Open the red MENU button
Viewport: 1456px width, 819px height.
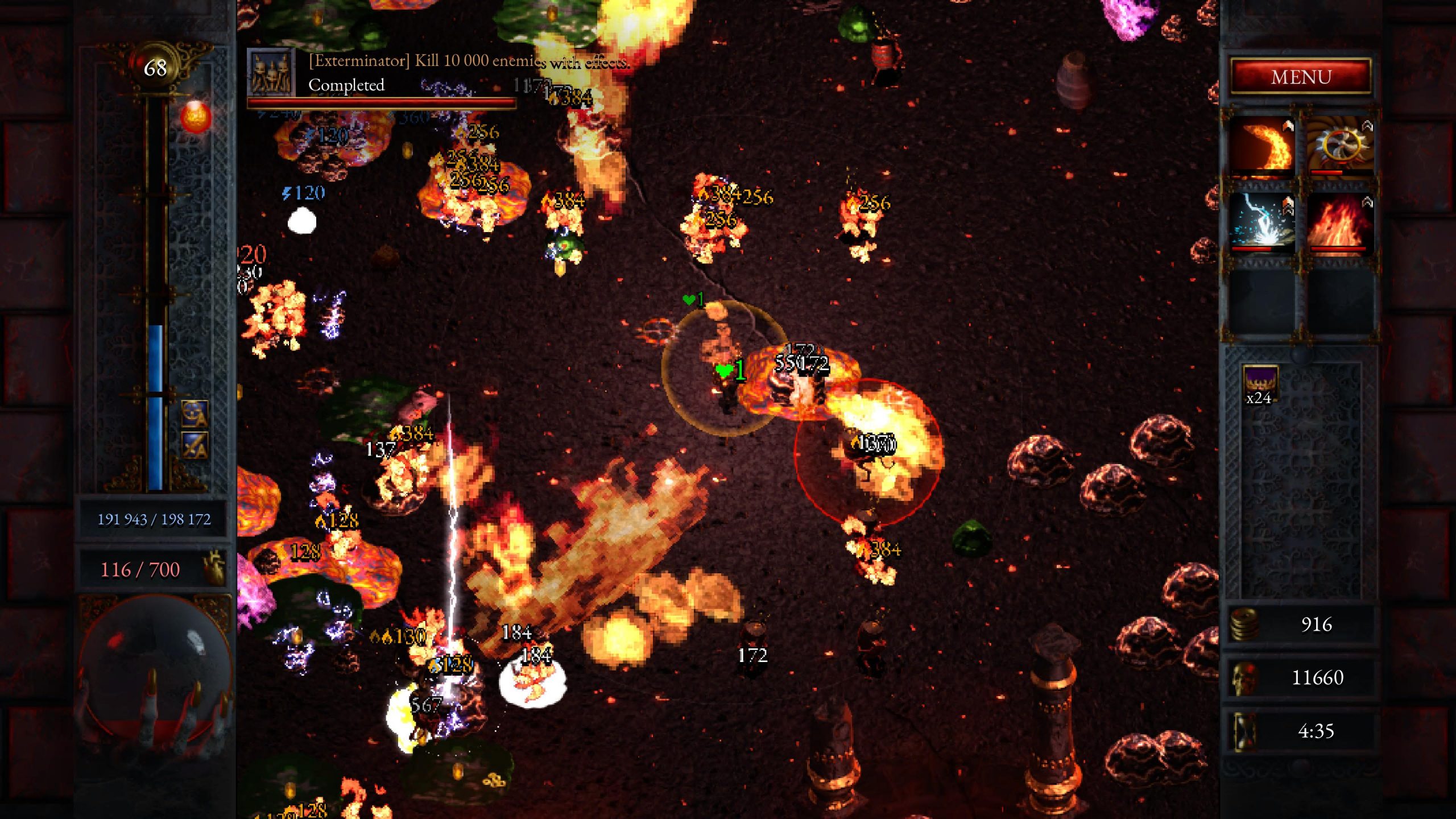1301,77
